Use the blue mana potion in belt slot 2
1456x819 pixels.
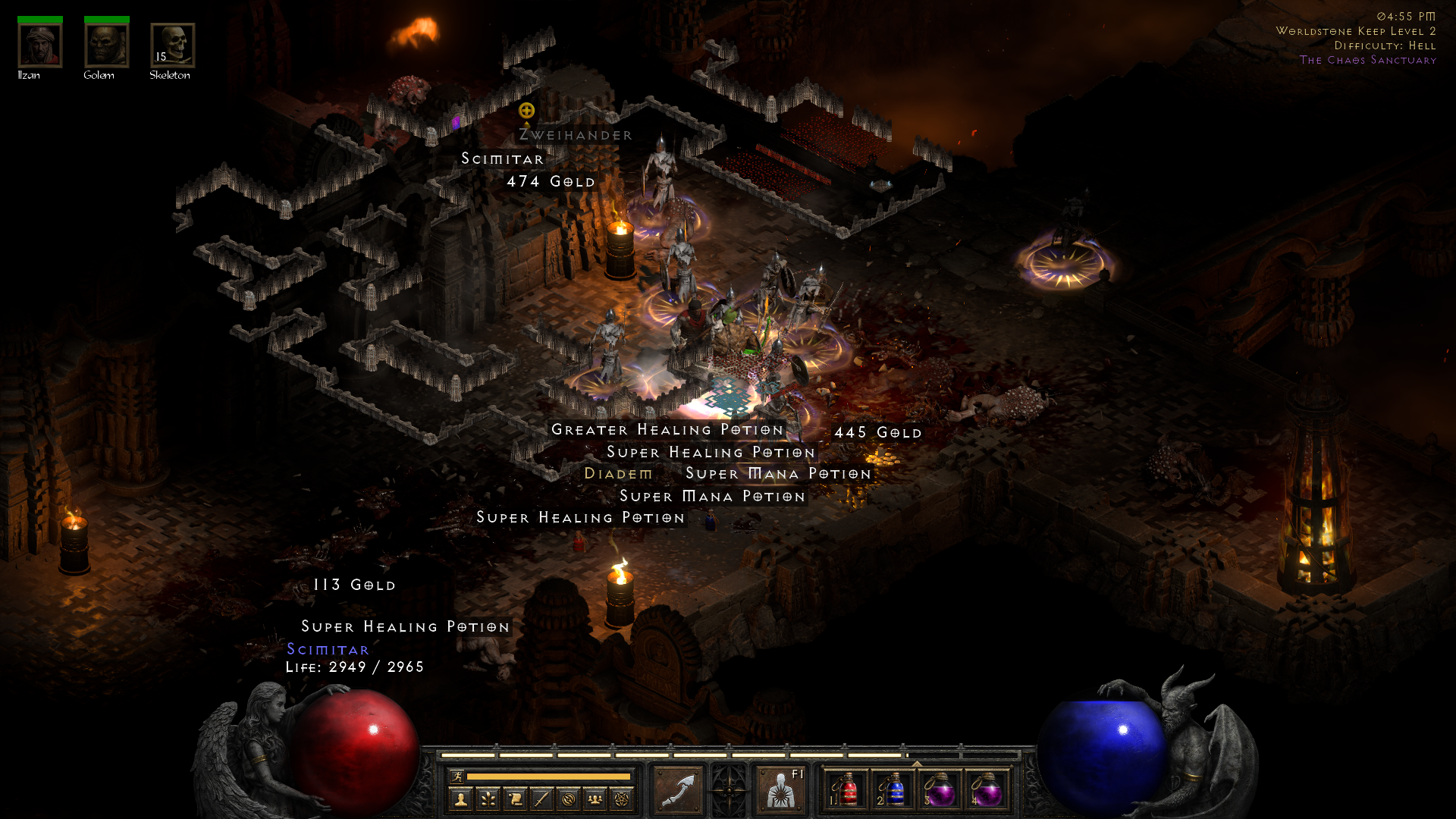(x=893, y=790)
